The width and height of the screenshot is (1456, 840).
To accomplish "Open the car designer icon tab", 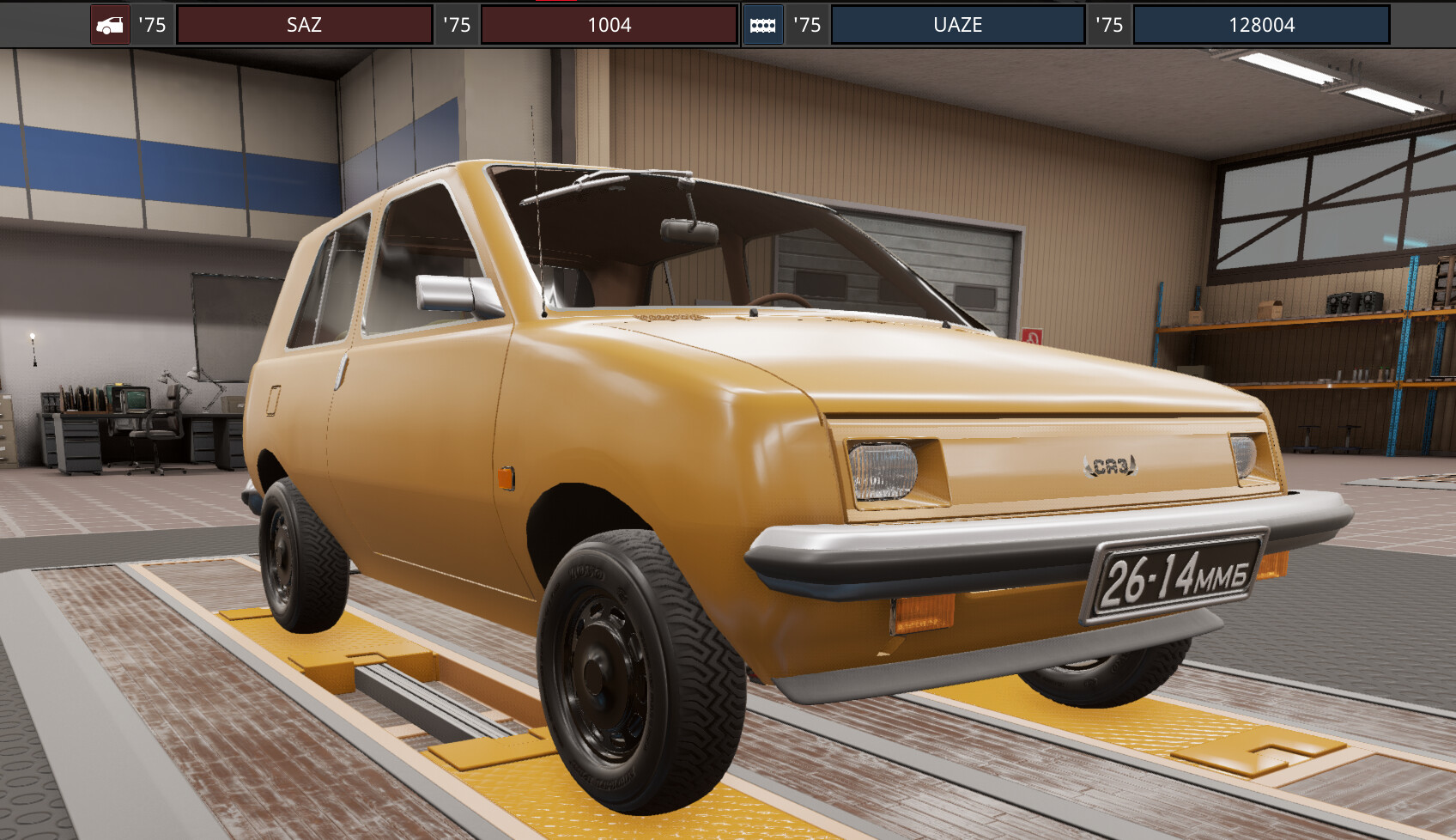I will point(110,25).
